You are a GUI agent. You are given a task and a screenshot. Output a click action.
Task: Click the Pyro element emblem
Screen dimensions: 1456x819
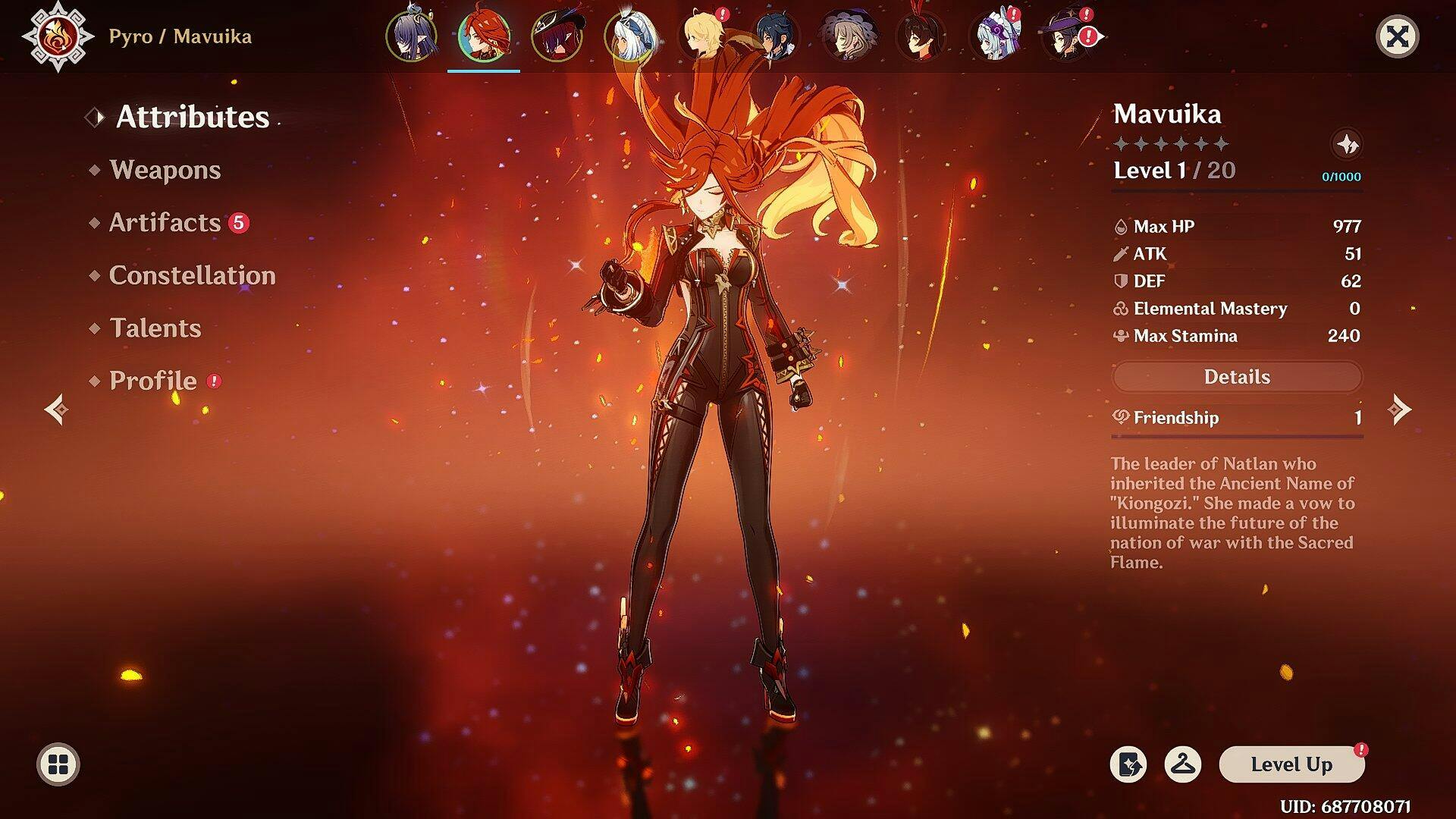pos(58,36)
